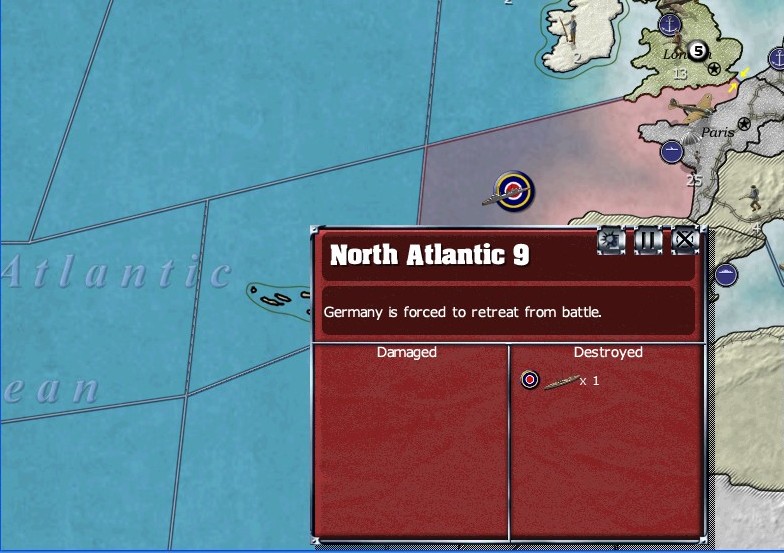This screenshot has height=553, width=784.
Task: Click the explosion icon button on battle window
Action: (x=611, y=240)
